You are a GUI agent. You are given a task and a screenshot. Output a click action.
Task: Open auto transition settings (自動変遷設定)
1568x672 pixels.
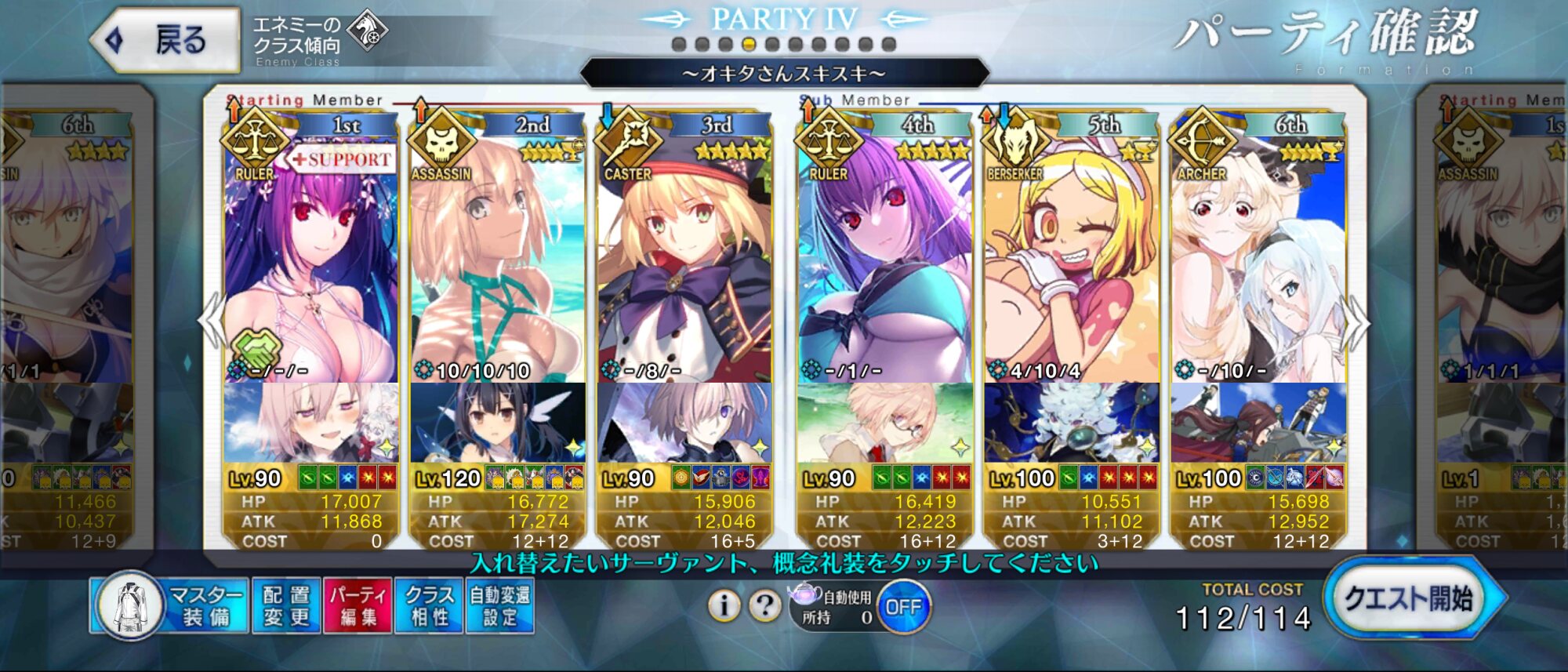[499, 606]
